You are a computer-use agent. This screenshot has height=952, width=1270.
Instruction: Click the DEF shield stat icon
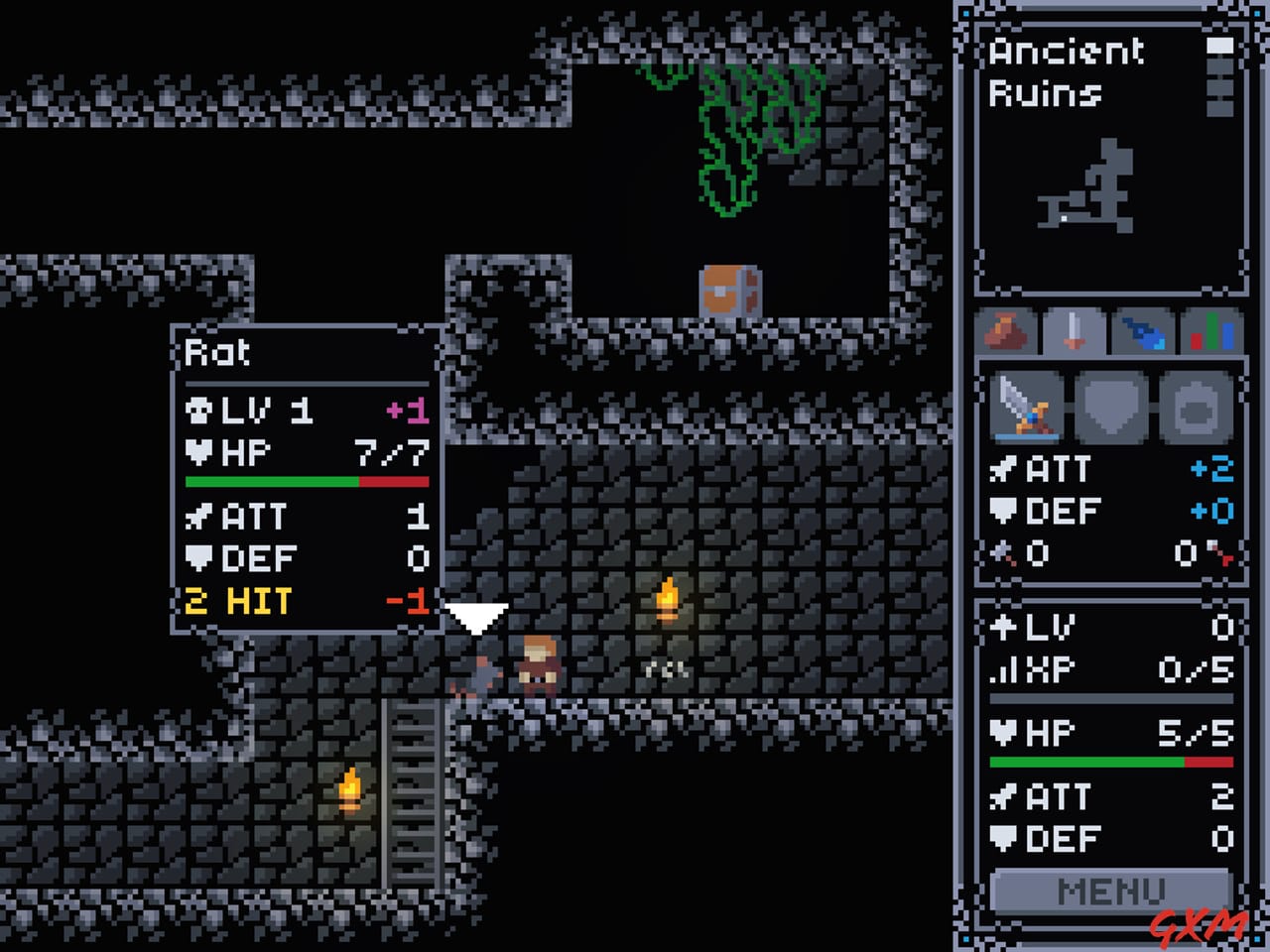pyautogui.click(x=1004, y=512)
